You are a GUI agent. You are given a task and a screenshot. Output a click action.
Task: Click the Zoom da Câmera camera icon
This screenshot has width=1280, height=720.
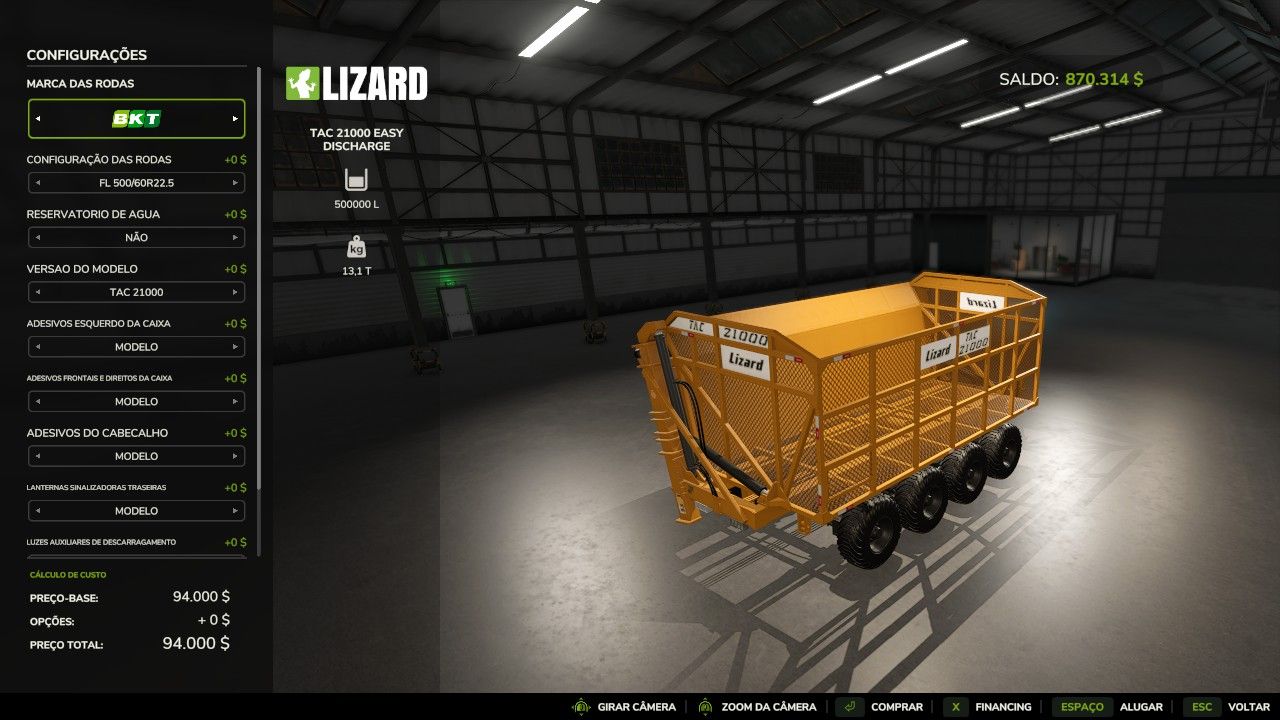tap(703, 706)
